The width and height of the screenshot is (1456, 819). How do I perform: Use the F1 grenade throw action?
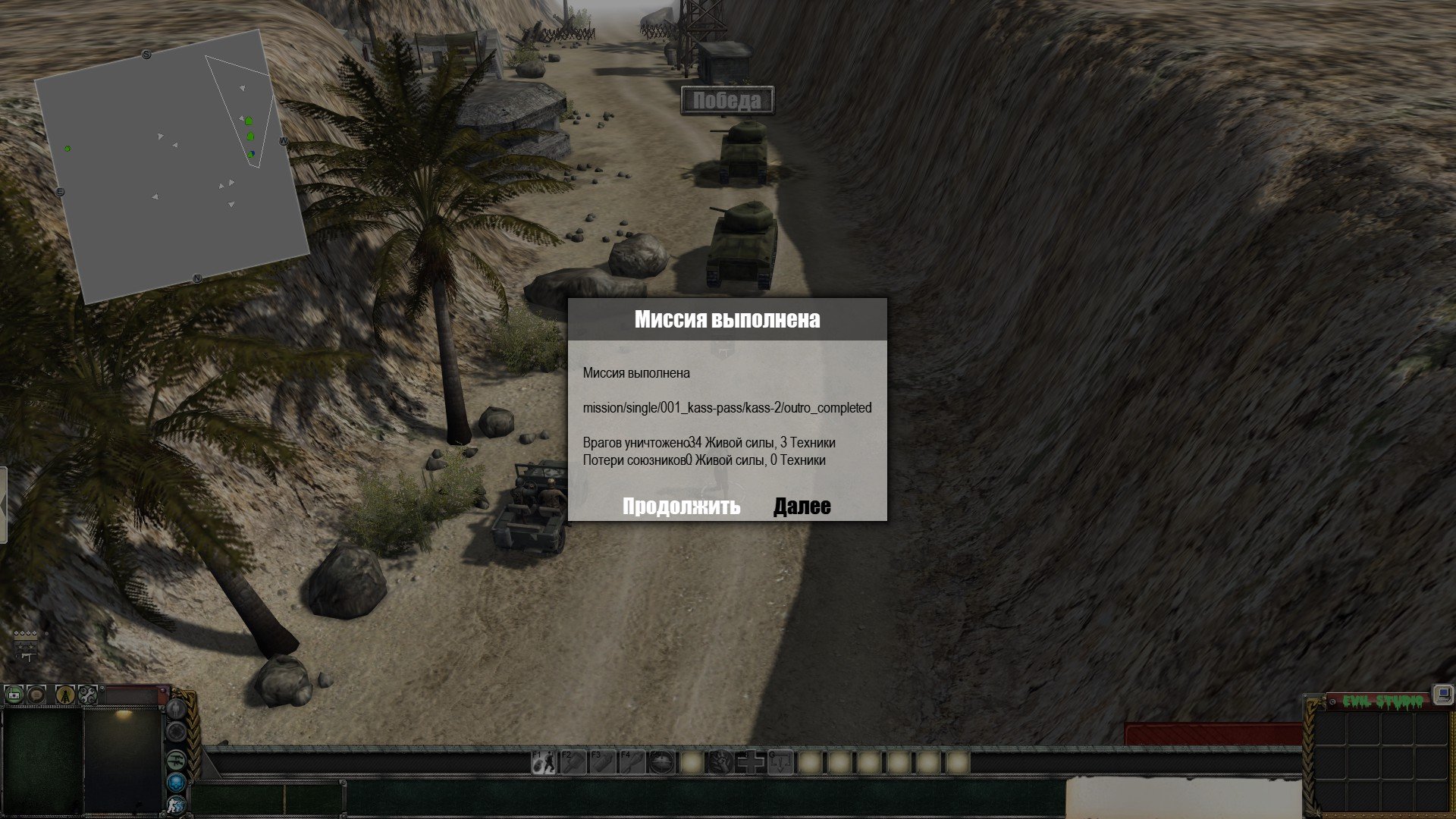click(543, 762)
